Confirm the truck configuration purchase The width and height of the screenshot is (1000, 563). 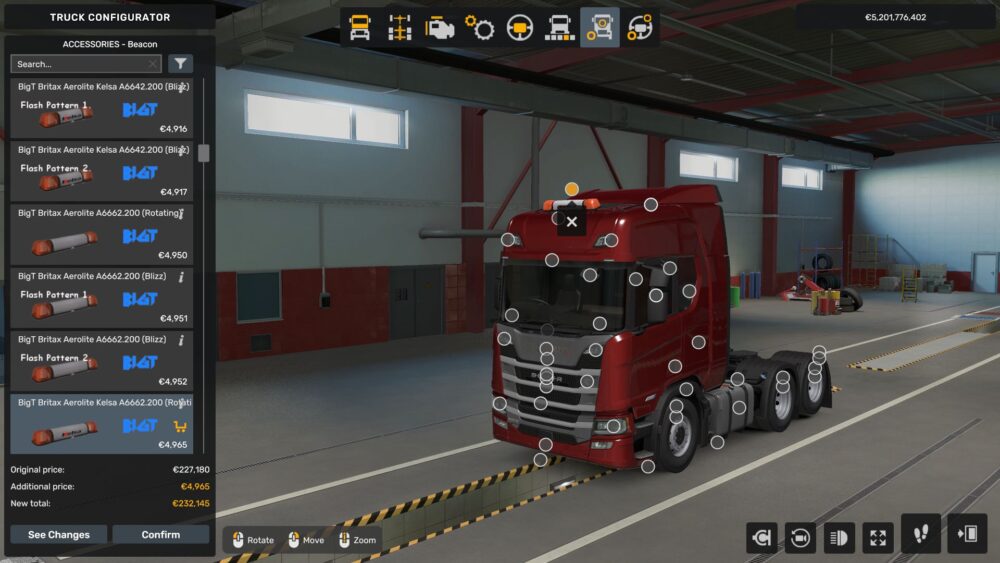coord(160,535)
